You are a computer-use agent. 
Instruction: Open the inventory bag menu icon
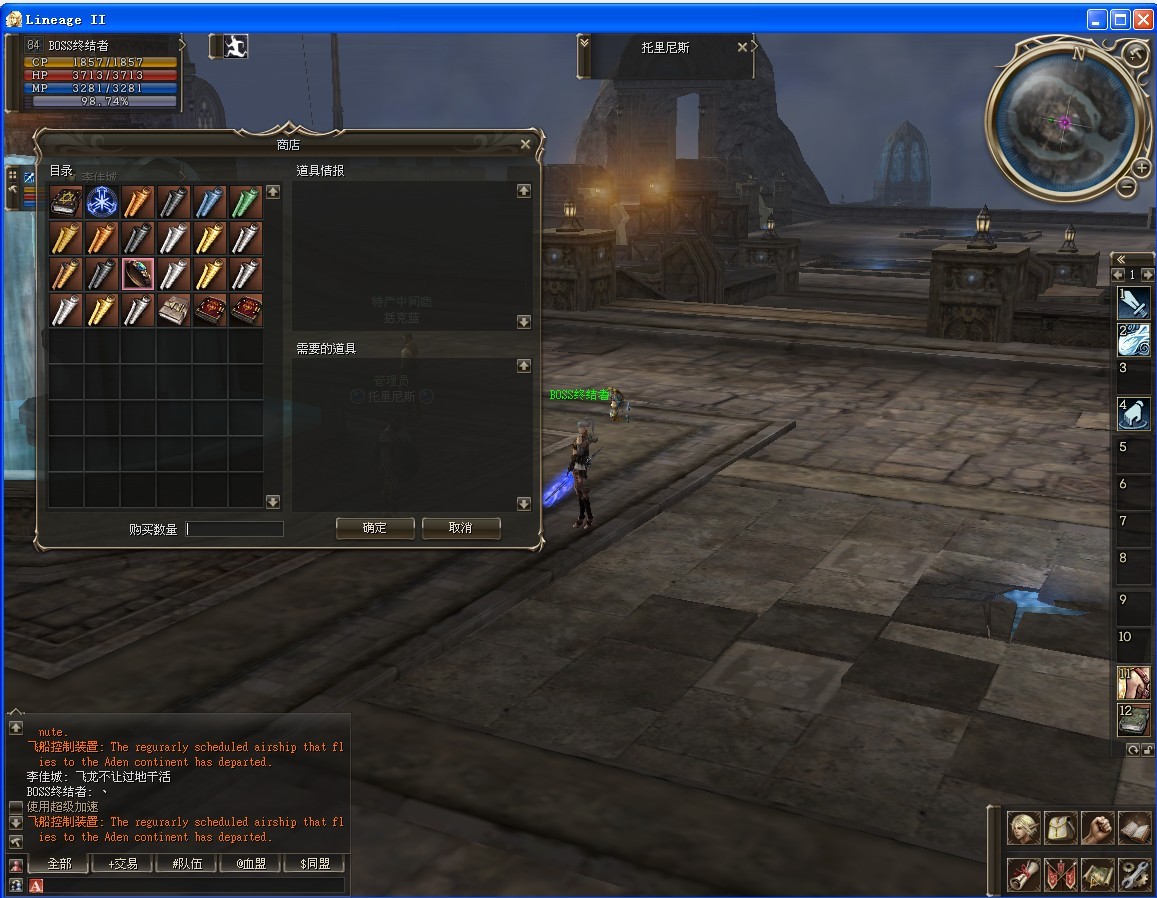(1060, 828)
